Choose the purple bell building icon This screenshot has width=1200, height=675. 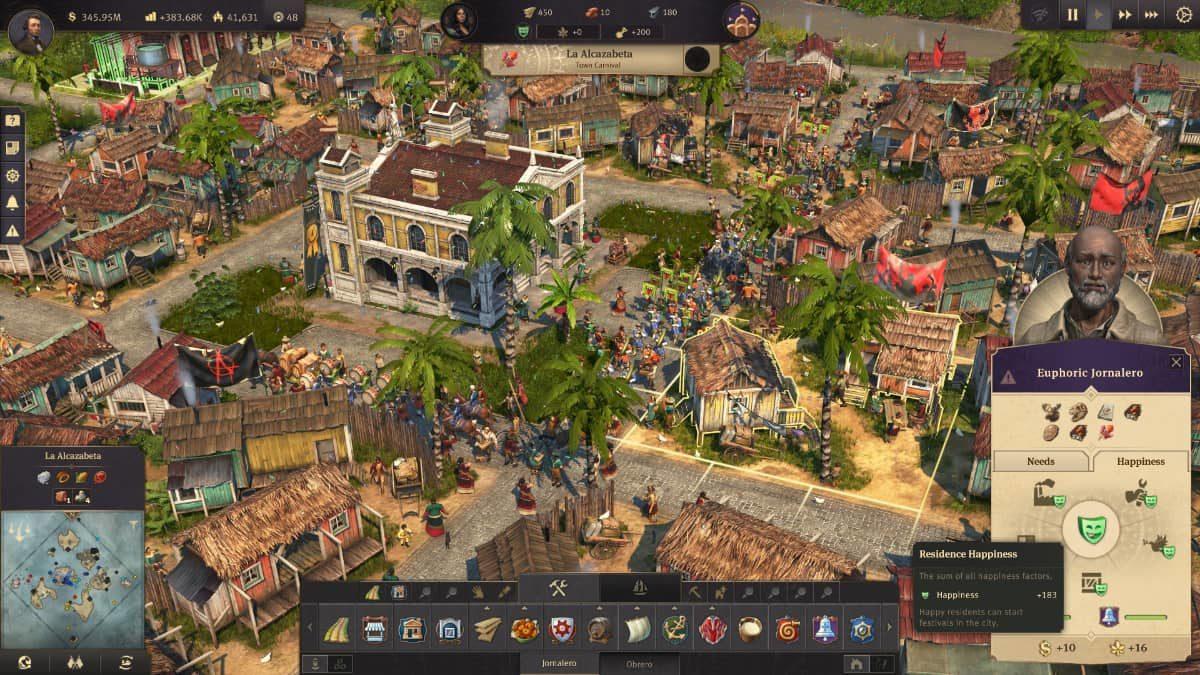[x=824, y=630]
